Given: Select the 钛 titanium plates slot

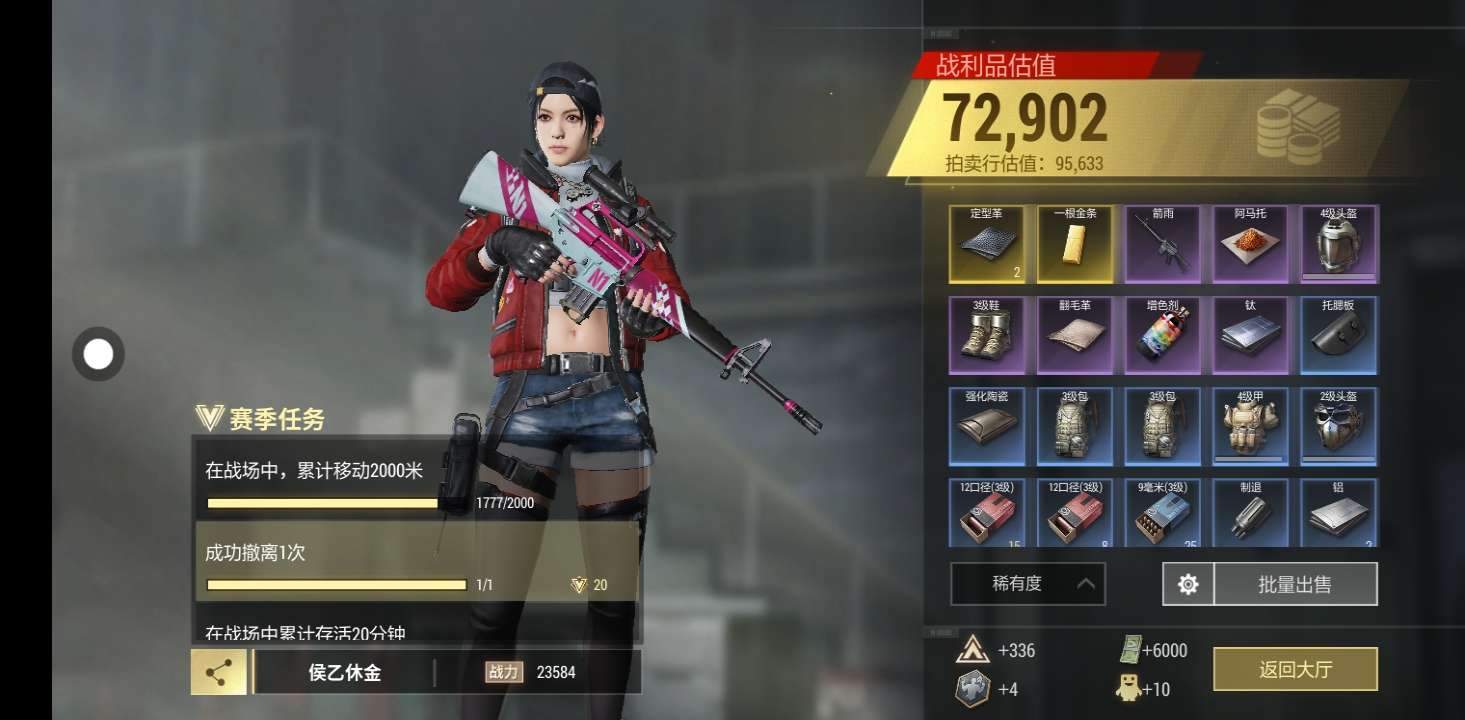Looking at the screenshot, I should pos(1251,335).
